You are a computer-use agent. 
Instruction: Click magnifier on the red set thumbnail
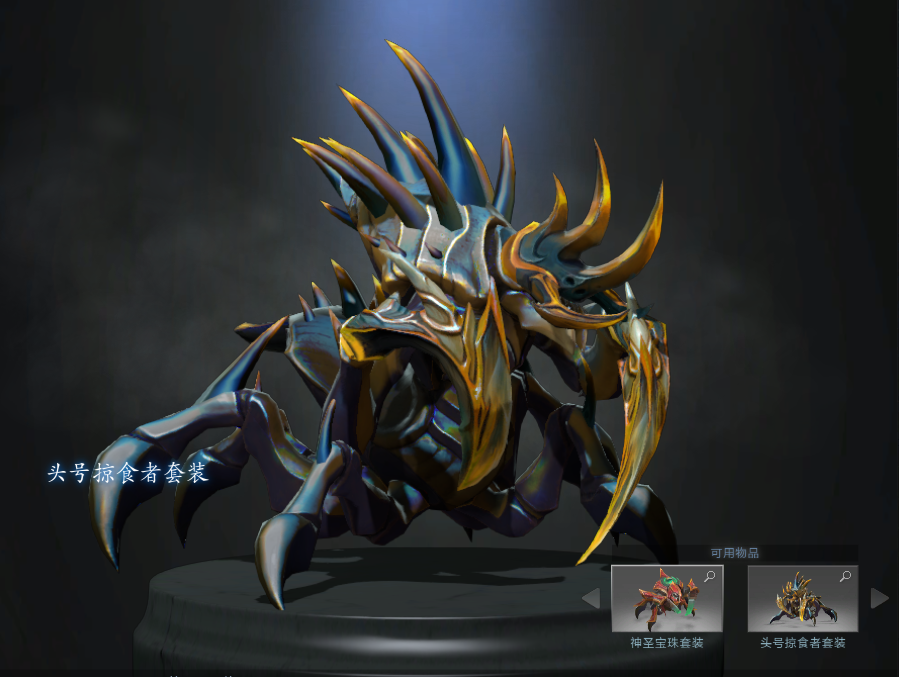click(x=710, y=576)
